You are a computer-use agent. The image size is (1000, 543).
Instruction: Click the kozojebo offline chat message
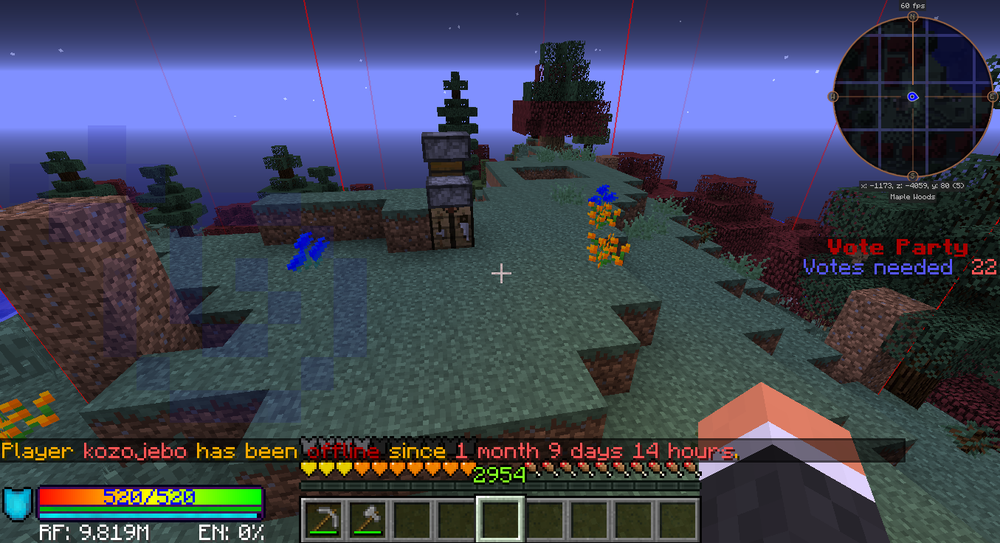click(370, 451)
